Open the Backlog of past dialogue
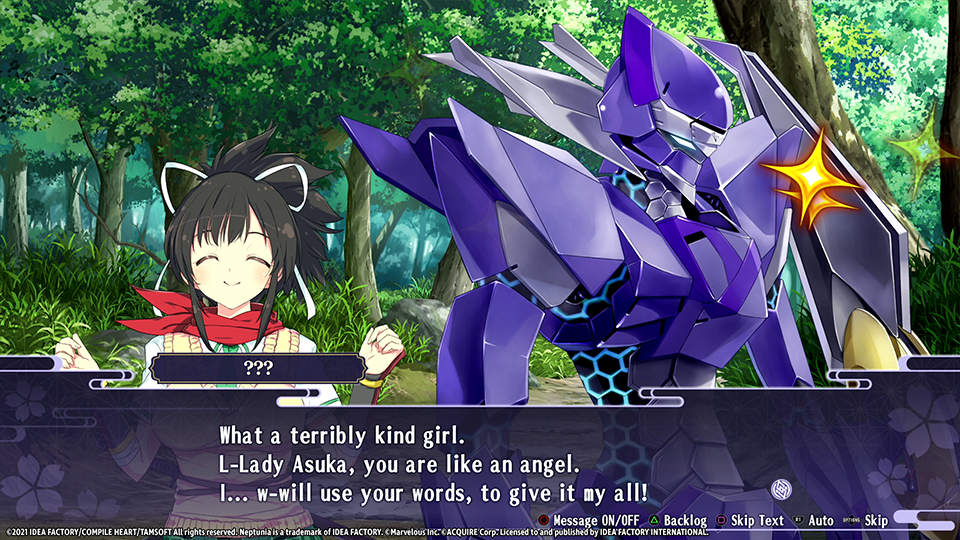The image size is (960, 540). (676, 520)
